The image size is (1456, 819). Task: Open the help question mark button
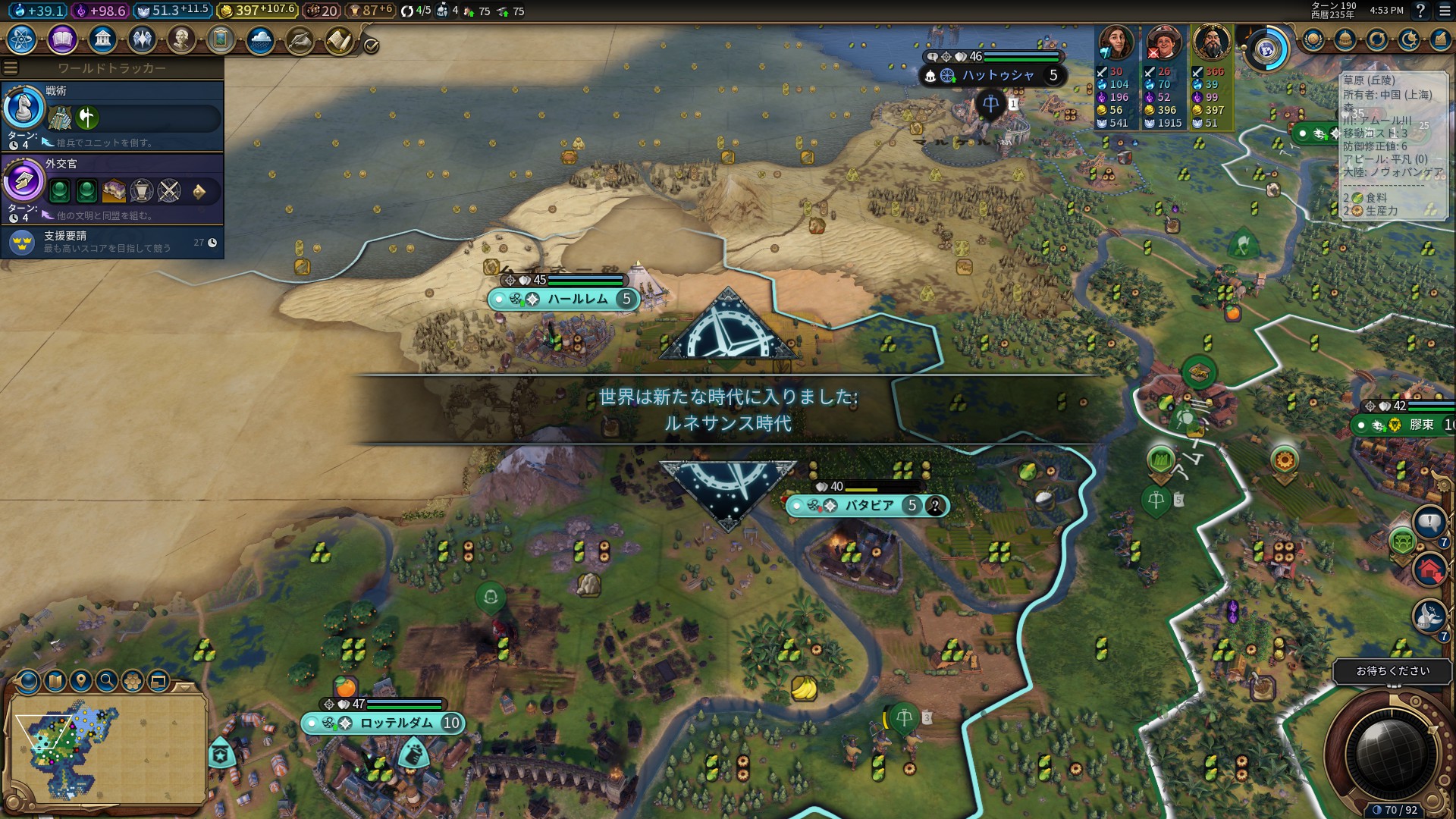tap(1420, 11)
